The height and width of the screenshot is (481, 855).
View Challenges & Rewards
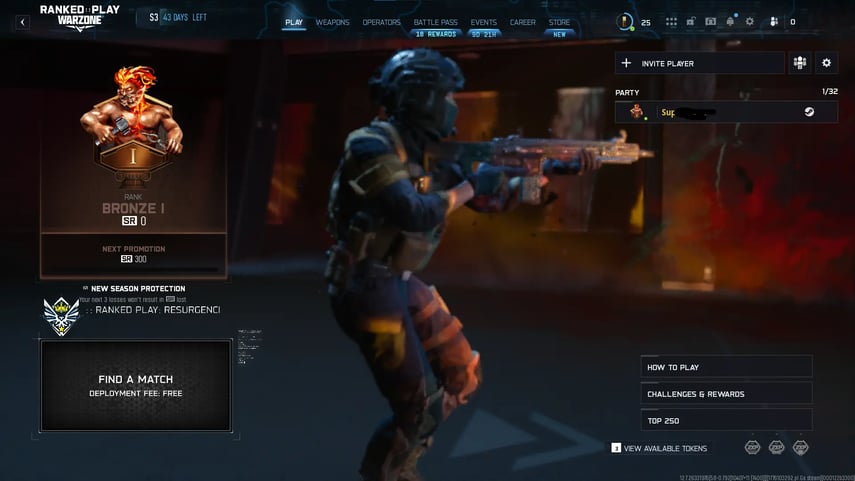point(726,394)
